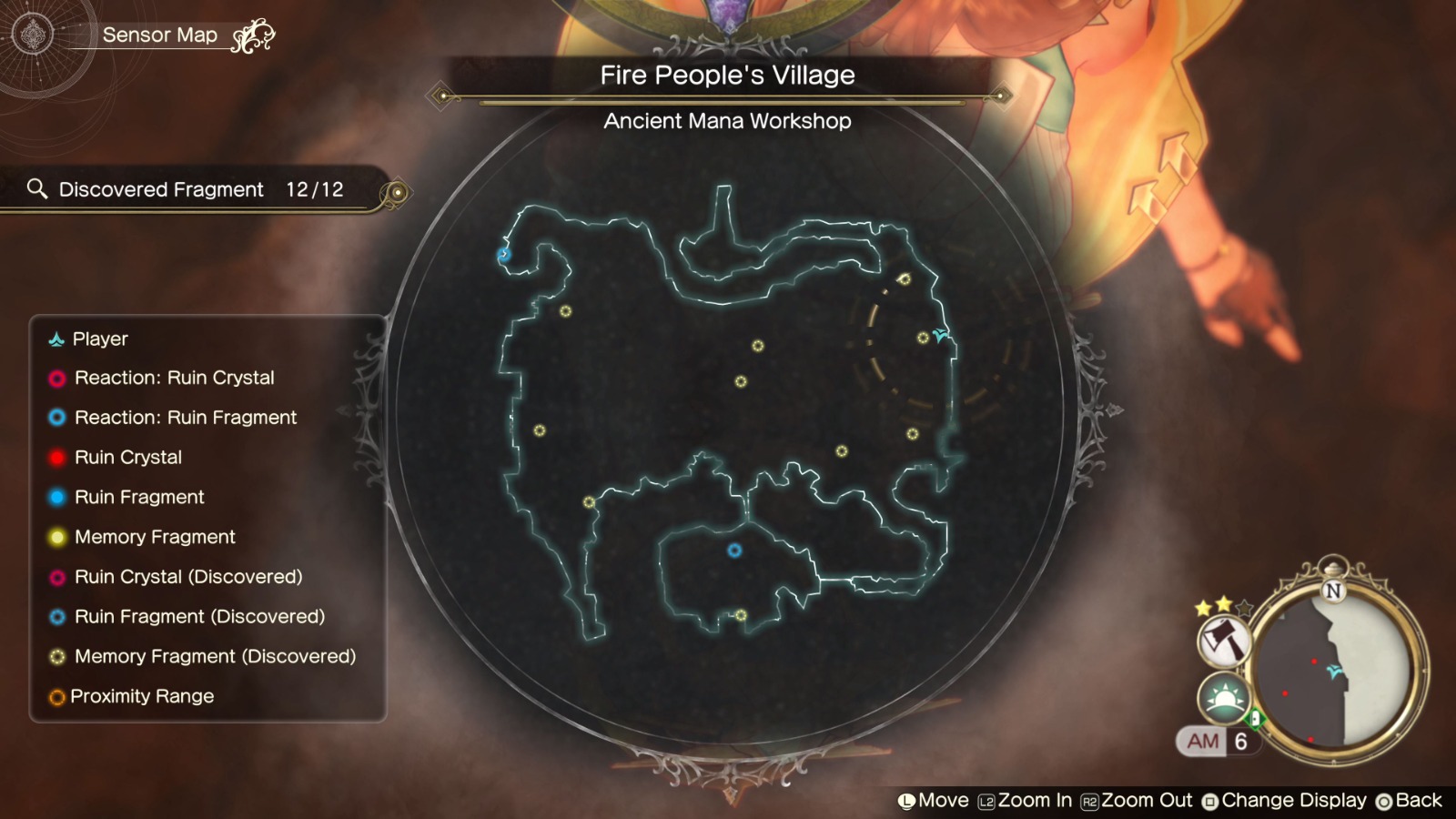Toggle Memory Fragment (Discovered) visibility in the legend

[x=216, y=656]
